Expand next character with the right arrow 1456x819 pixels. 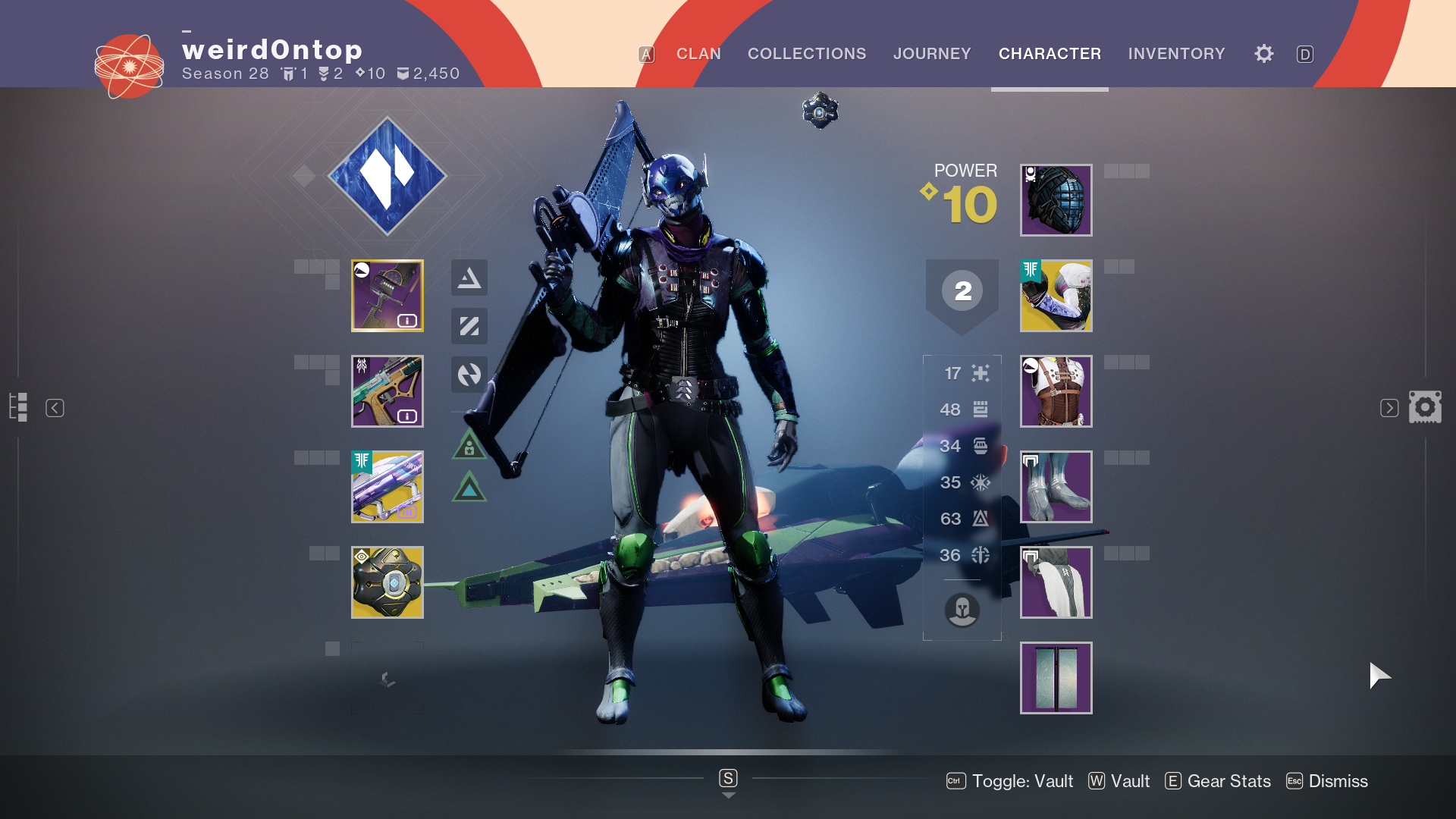click(1389, 407)
